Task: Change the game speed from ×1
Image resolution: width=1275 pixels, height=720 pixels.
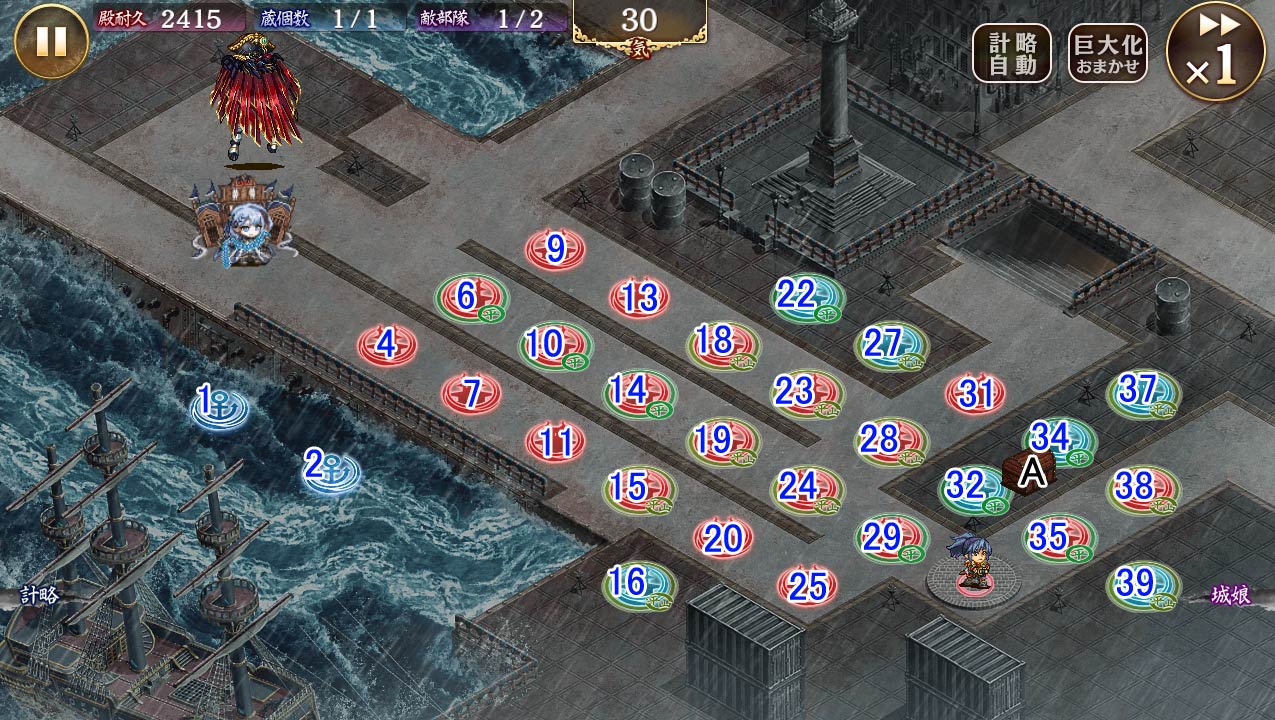Action: (1216, 51)
